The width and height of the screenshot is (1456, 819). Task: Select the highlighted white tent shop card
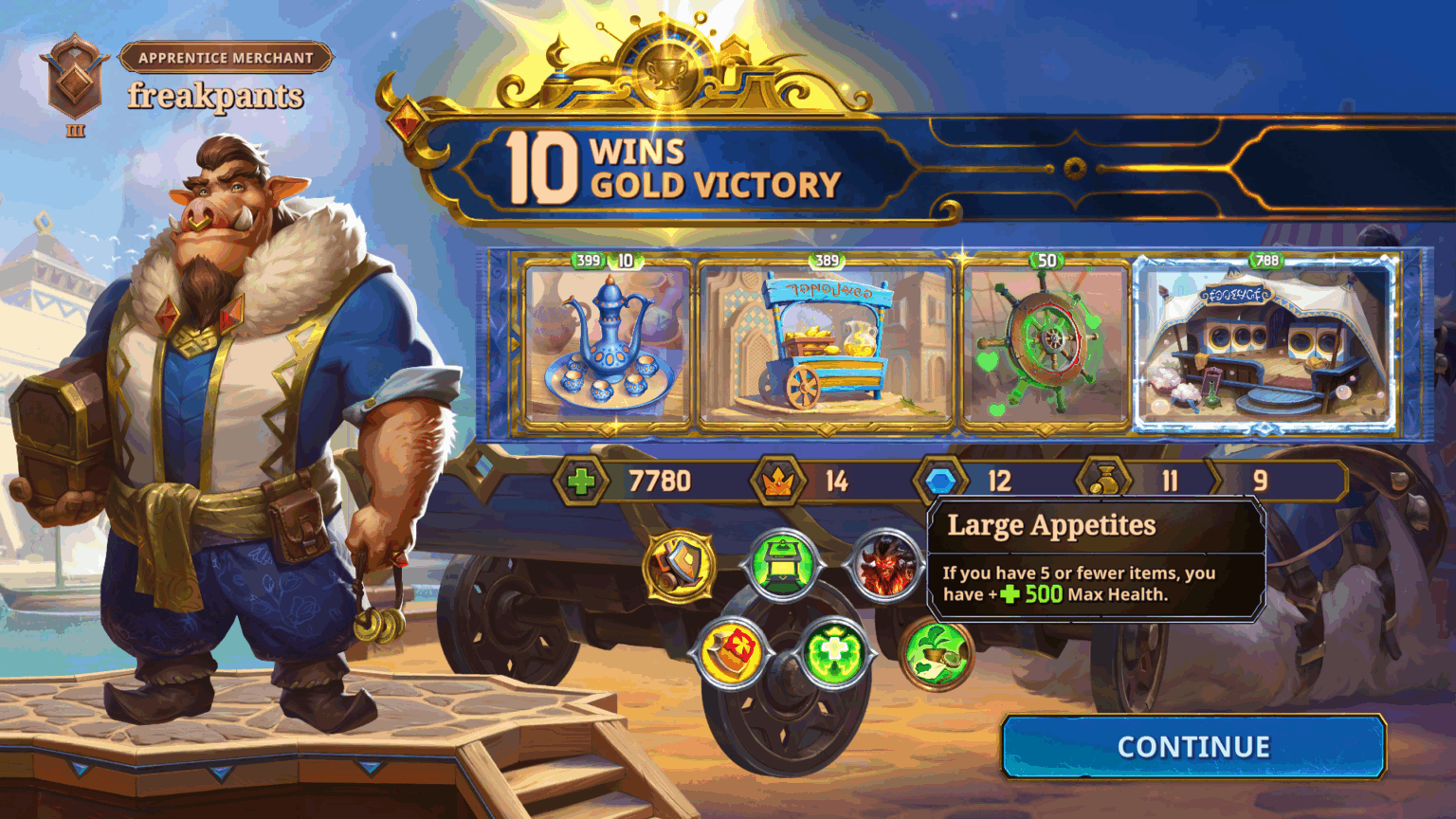pyautogui.click(x=1265, y=345)
